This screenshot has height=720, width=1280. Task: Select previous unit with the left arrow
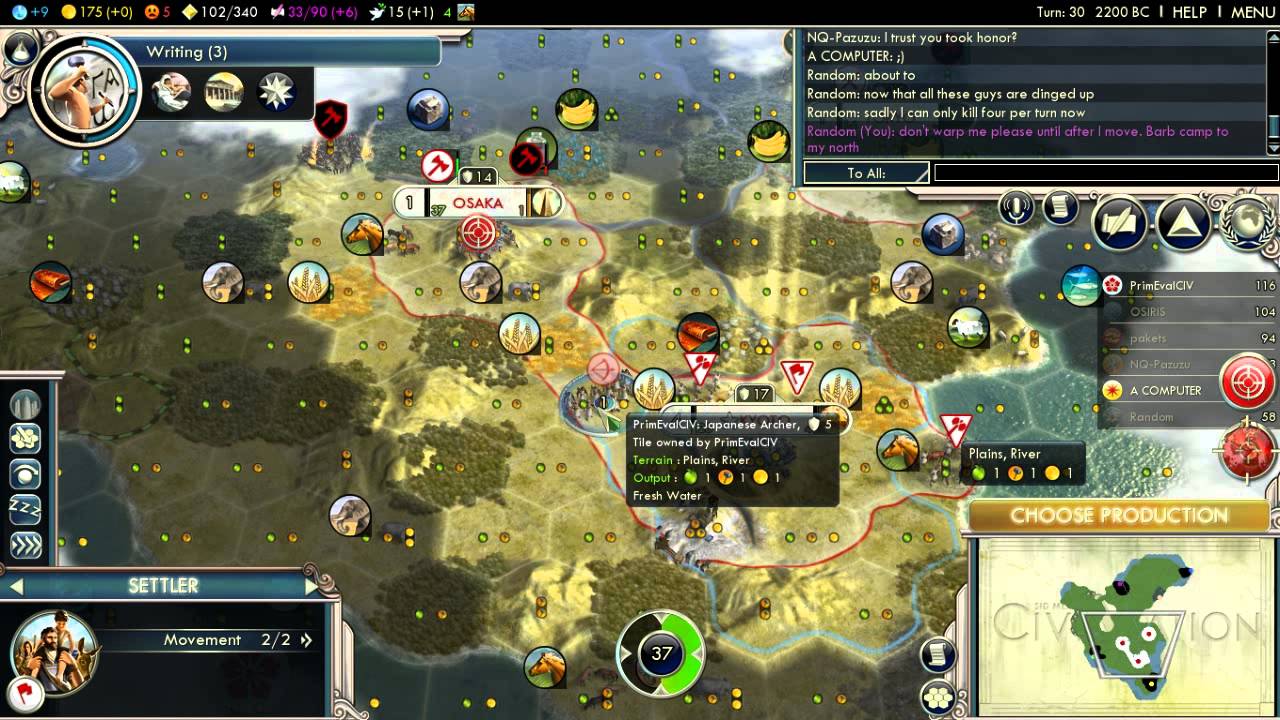click(15, 586)
